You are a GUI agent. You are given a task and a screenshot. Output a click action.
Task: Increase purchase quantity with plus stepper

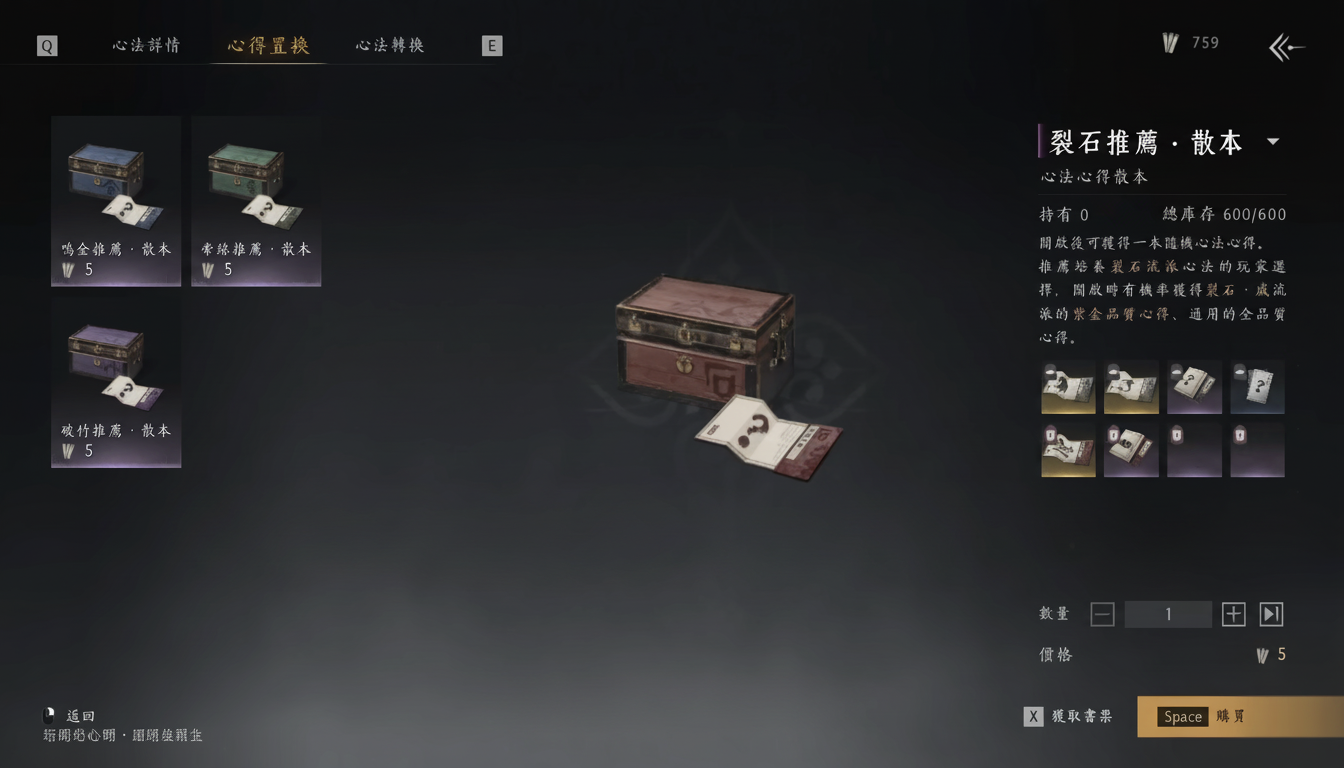[x=1233, y=614]
